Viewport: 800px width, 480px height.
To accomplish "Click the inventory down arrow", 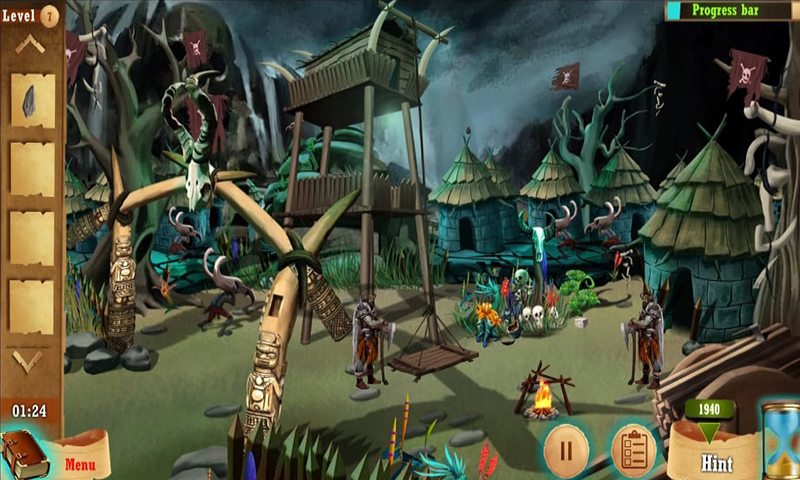I will [x=28, y=359].
